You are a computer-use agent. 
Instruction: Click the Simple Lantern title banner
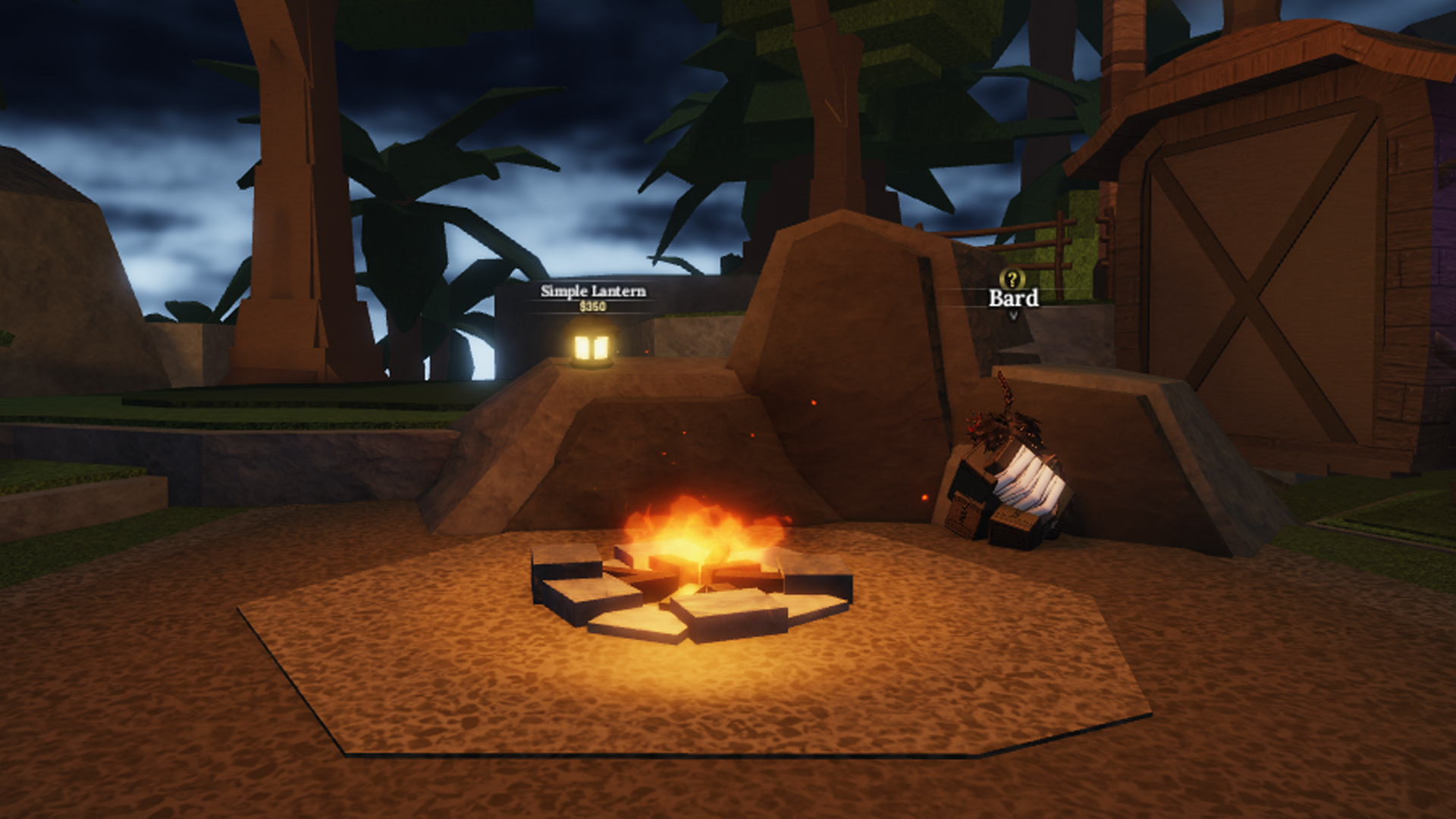(x=592, y=290)
